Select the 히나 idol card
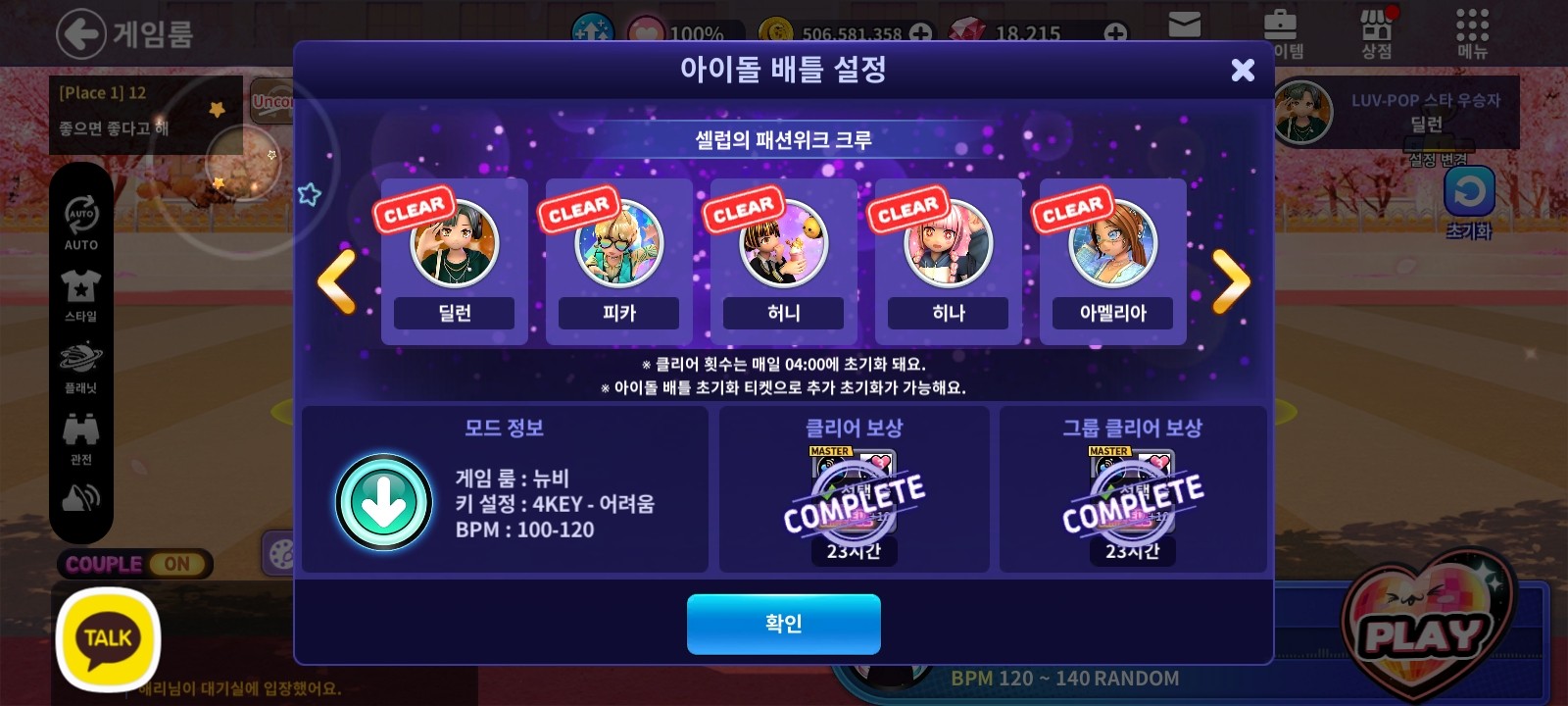This screenshot has height=706, width=1568. [x=948, y=262]
